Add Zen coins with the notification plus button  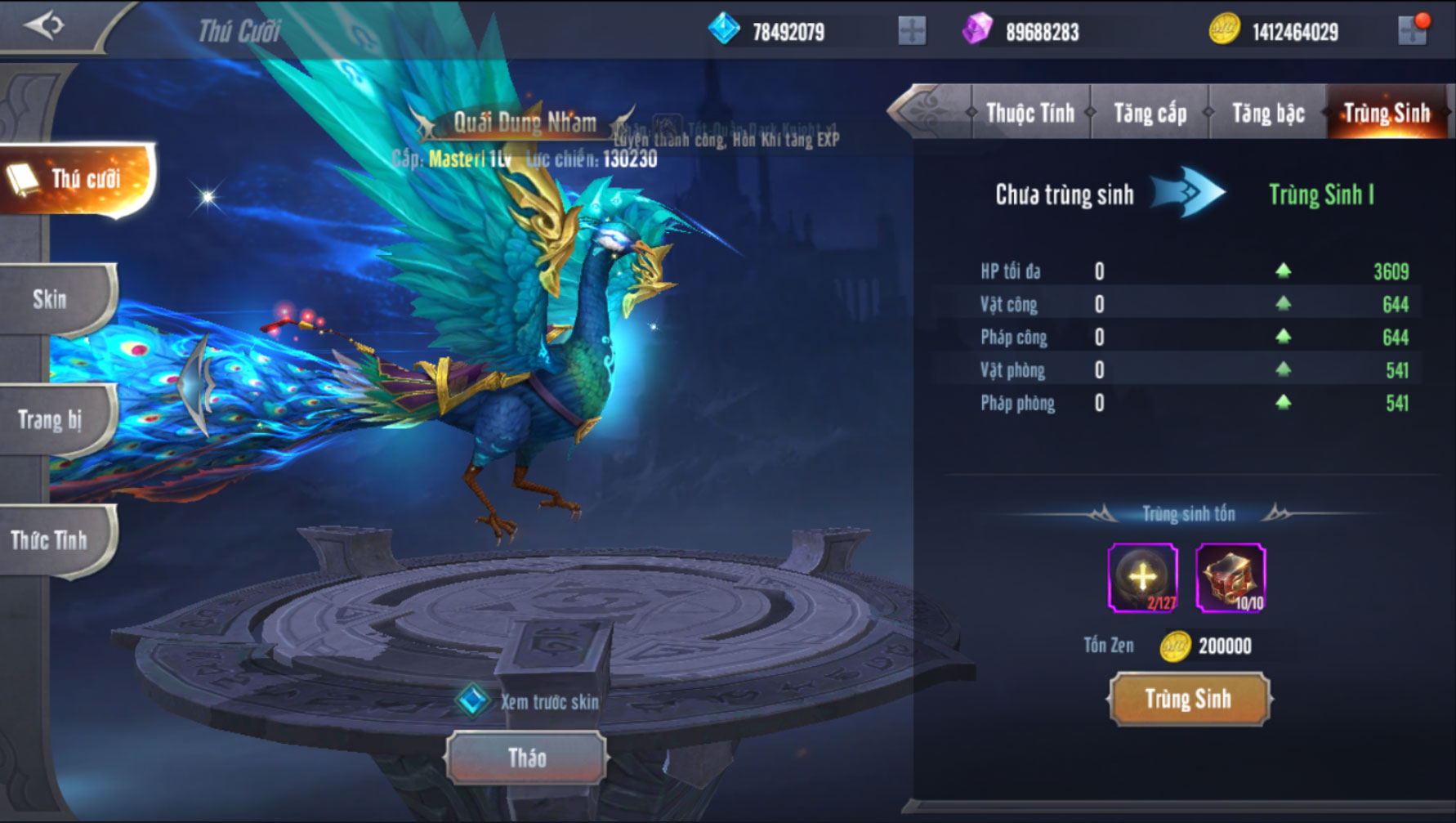point(1413,31)
